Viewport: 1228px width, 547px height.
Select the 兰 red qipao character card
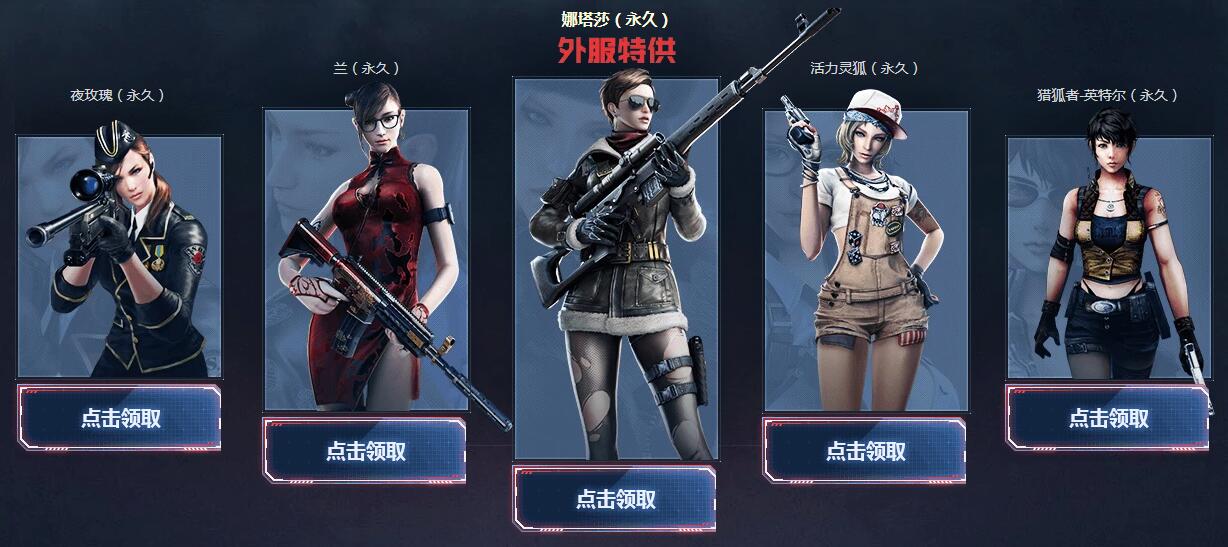tap(366, 259)
